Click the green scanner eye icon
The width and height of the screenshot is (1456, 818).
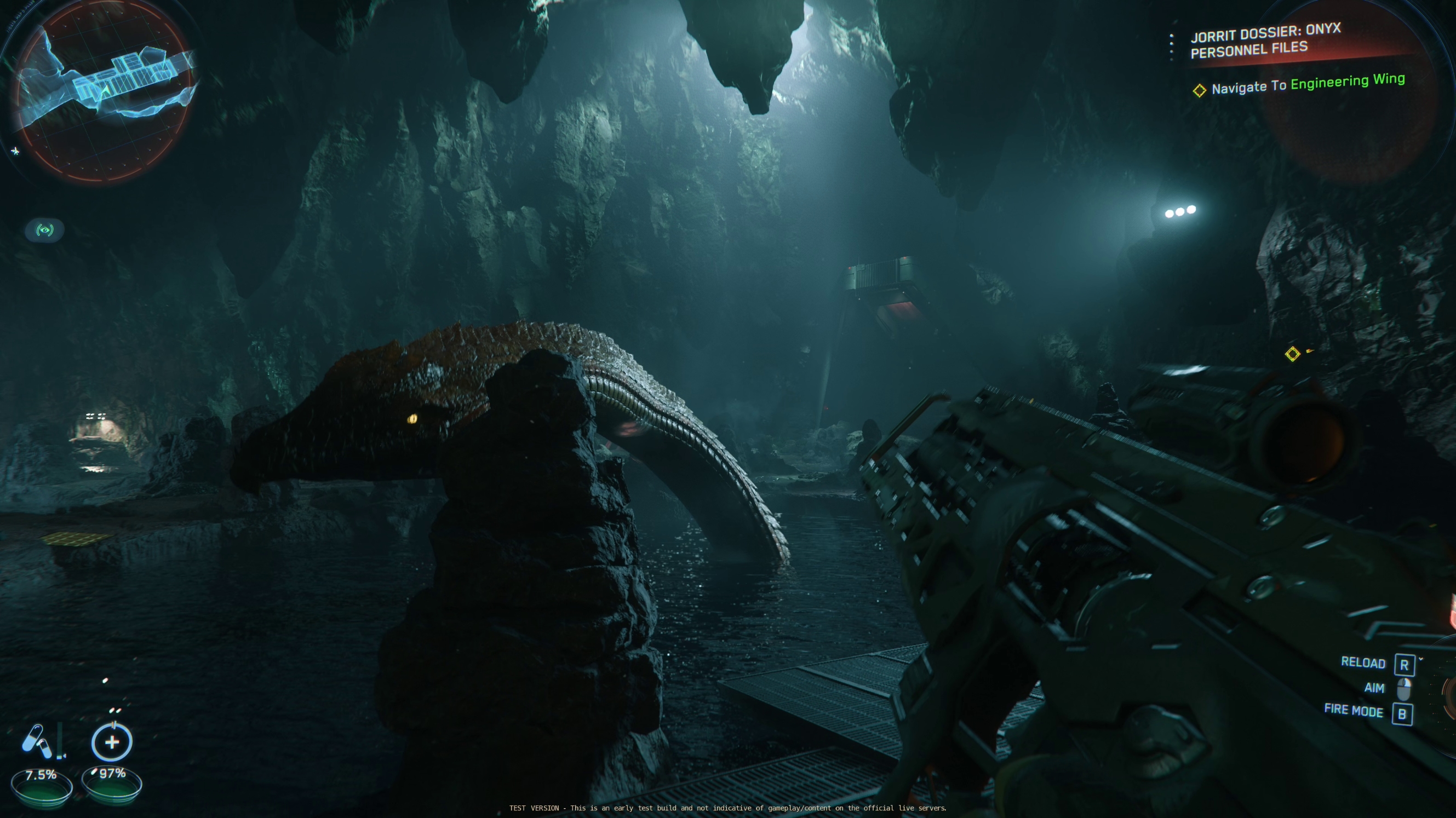pos(45,230)
